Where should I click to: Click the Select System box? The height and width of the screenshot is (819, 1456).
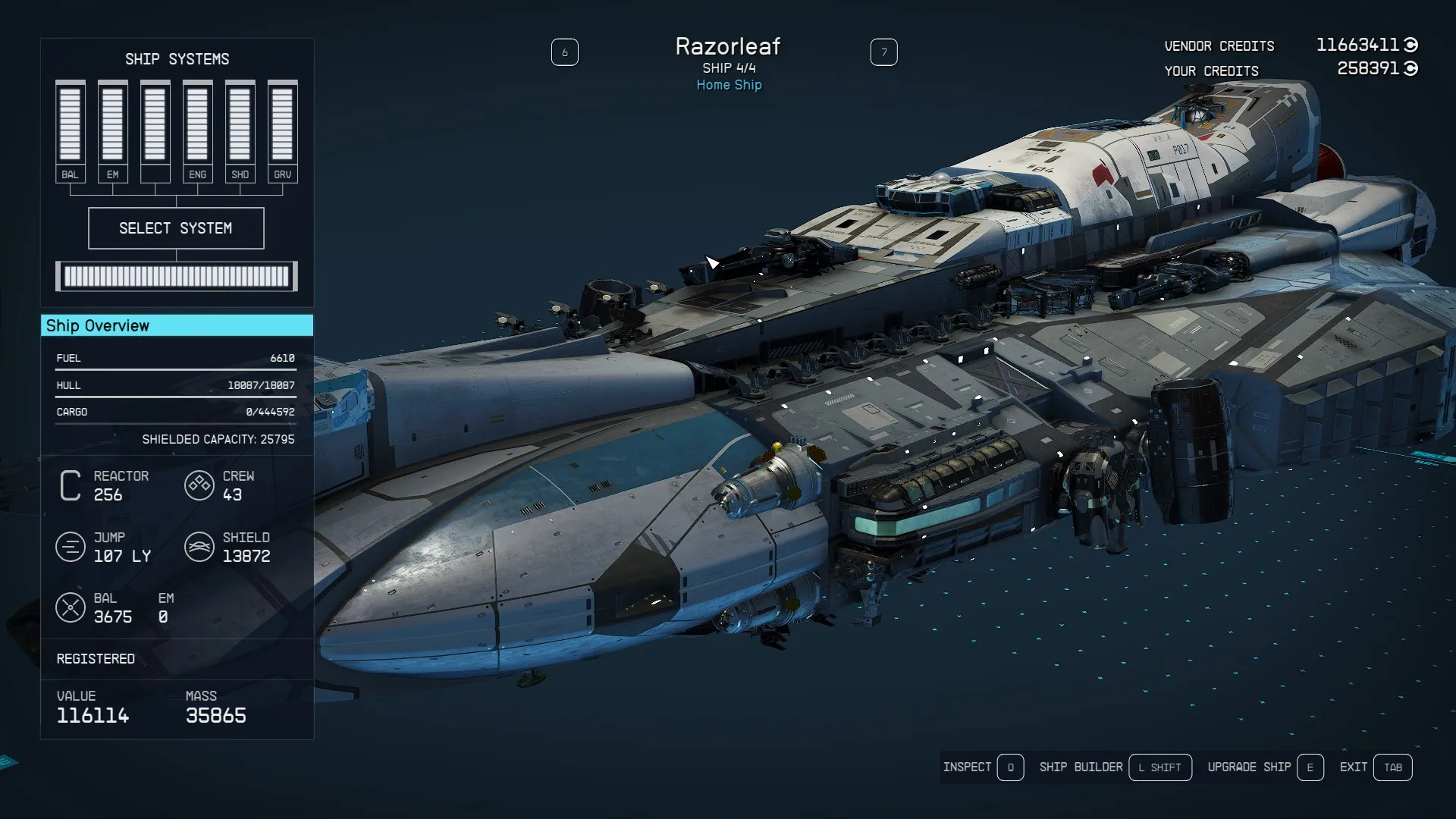176,228
